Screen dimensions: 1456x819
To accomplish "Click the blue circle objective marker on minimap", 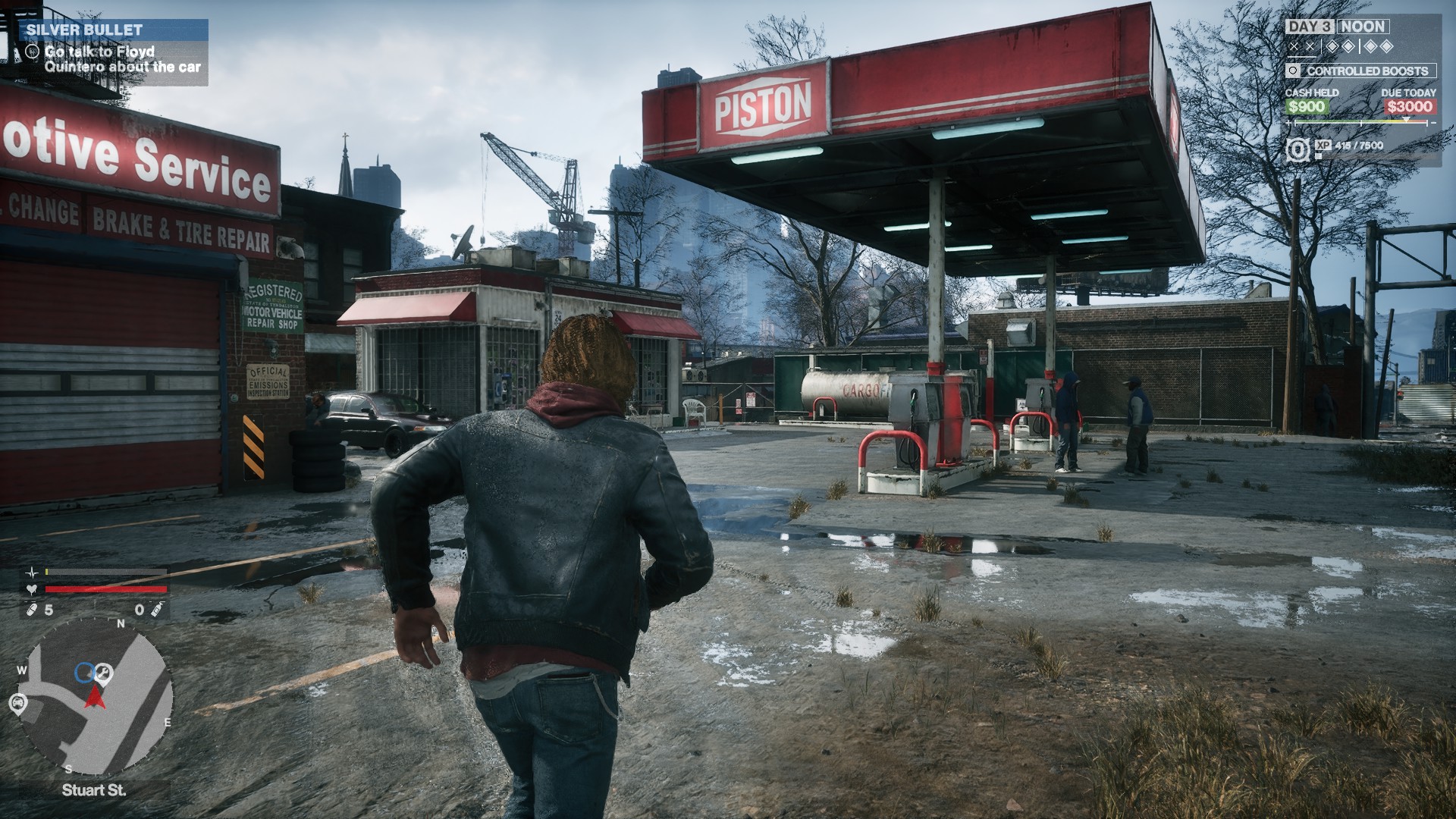I will (x=84, y=672).
